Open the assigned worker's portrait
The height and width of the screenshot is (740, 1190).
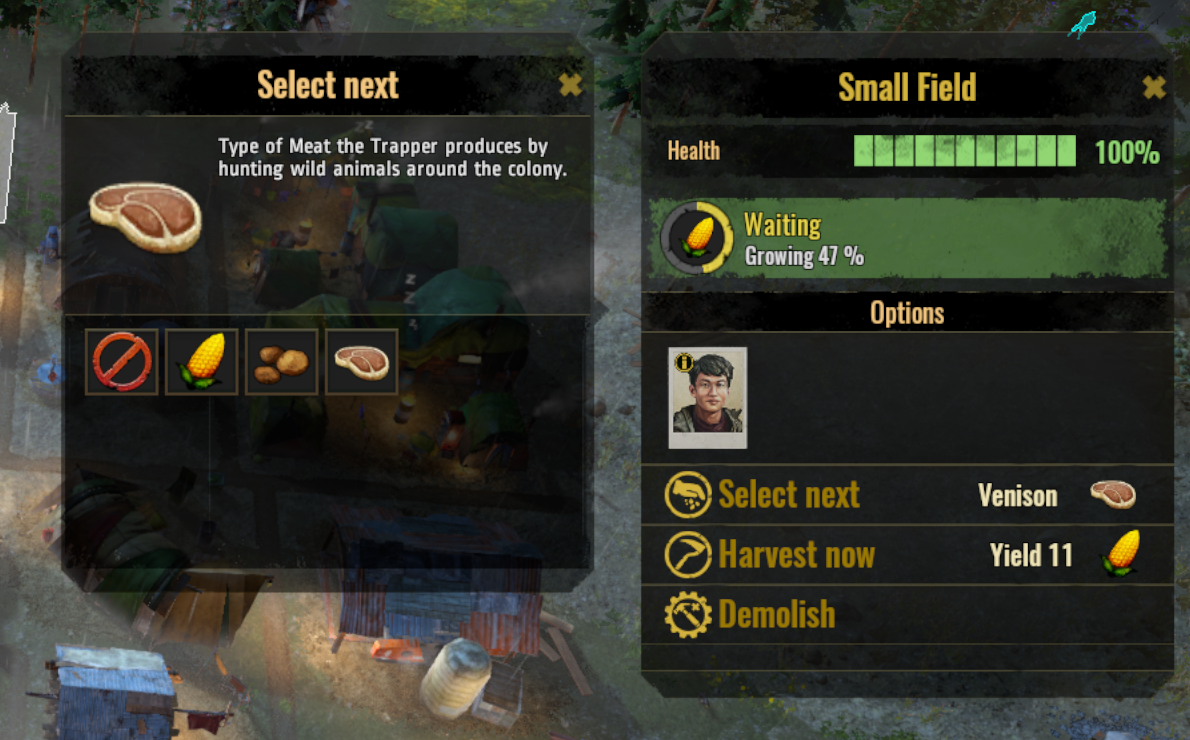pos(708,398)
